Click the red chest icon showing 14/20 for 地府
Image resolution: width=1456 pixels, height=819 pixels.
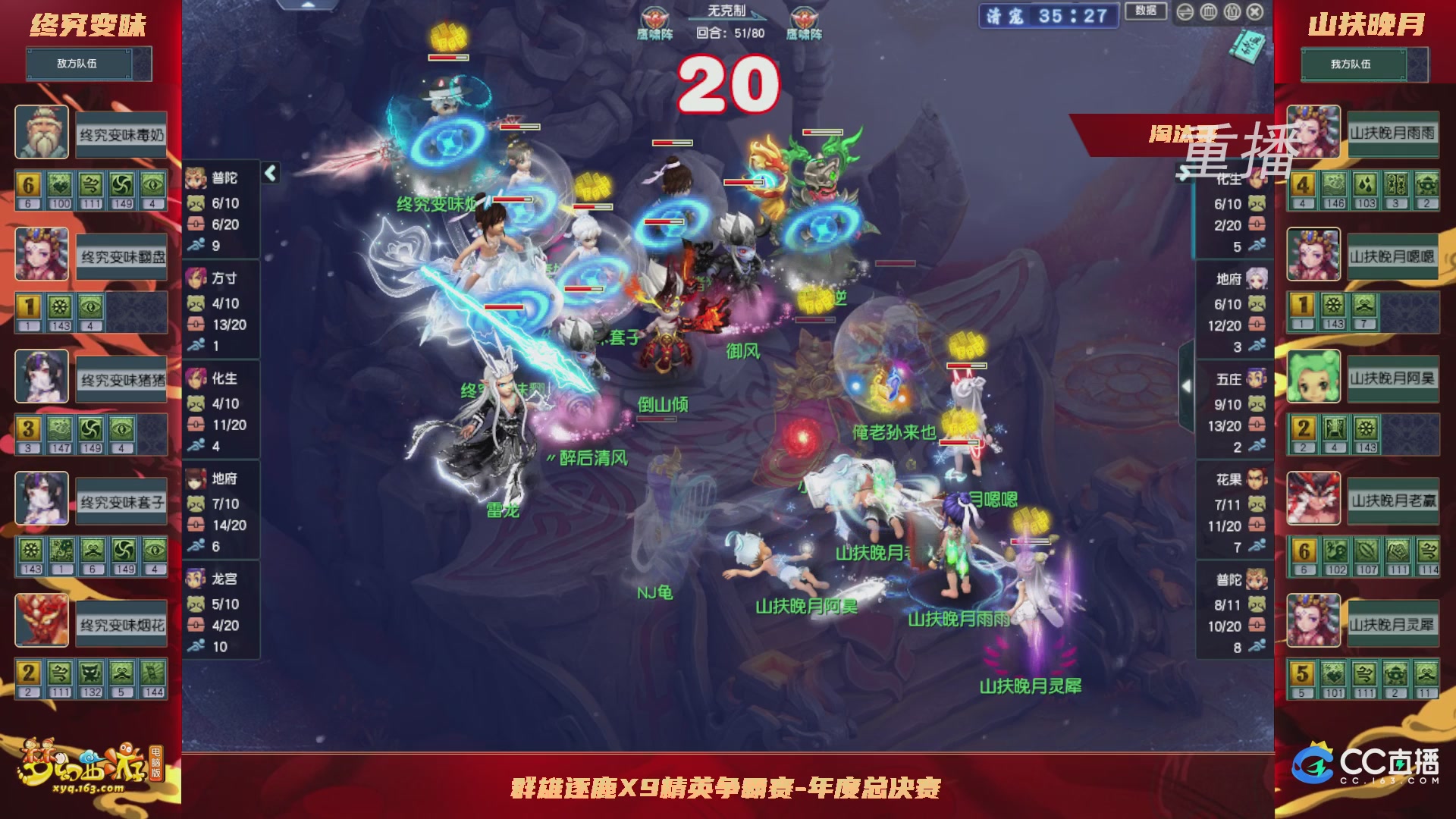196,524
